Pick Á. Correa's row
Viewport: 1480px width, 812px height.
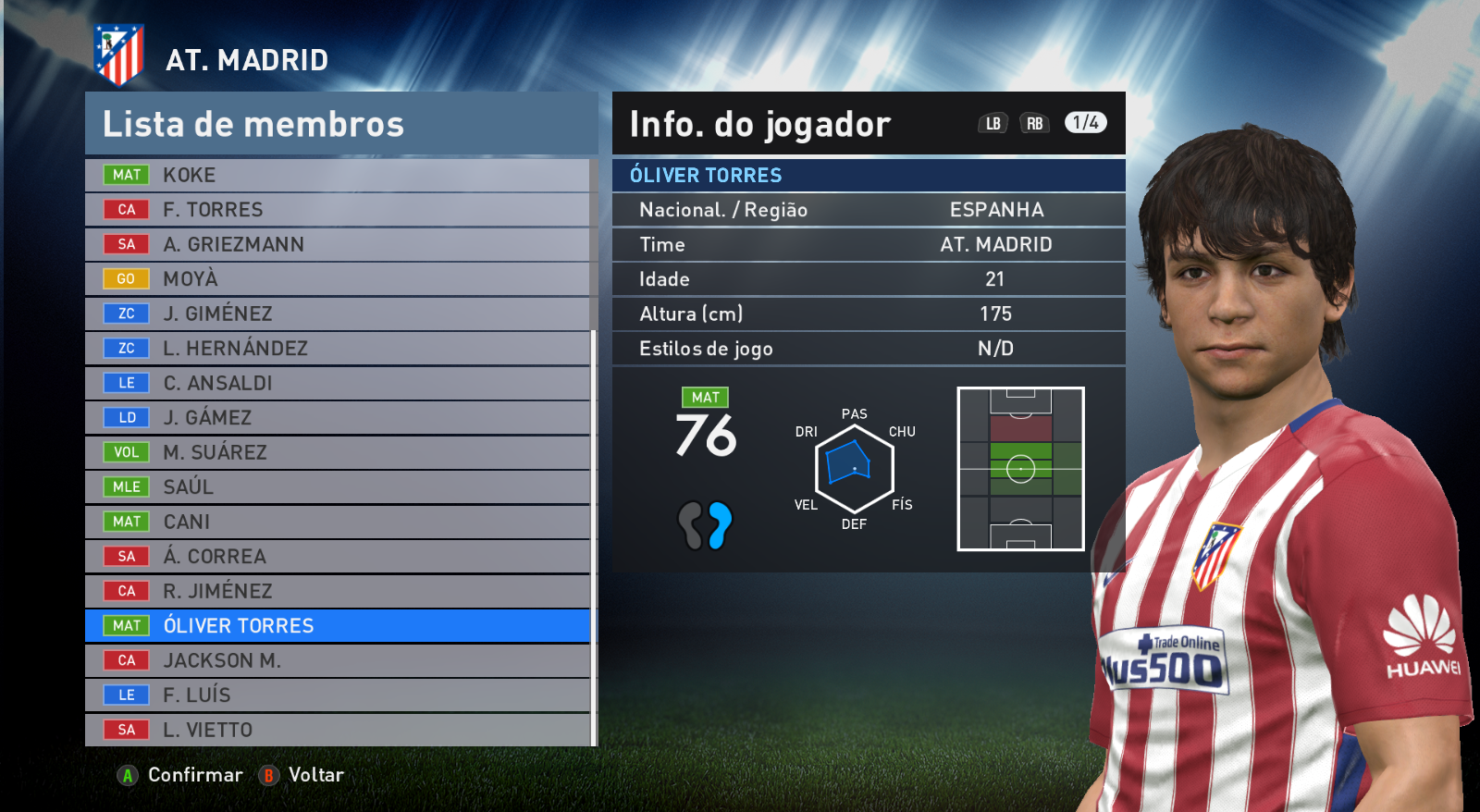pos(337,557)
